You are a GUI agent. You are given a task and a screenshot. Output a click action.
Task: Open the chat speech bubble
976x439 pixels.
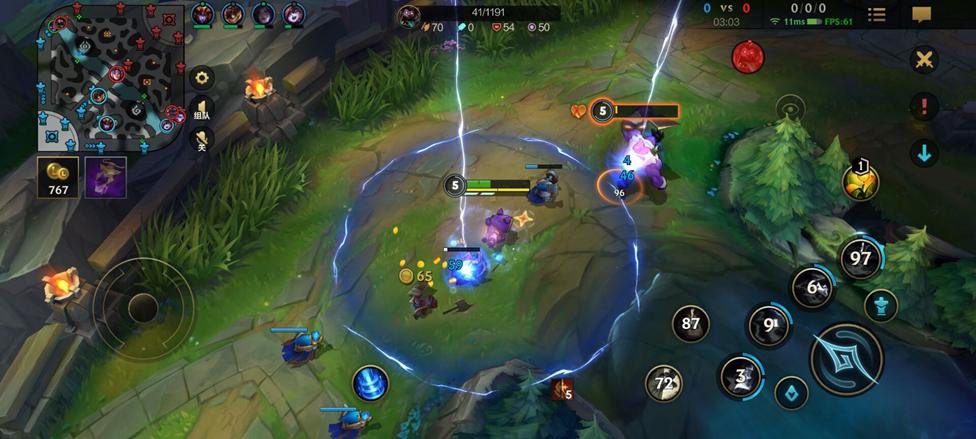pos(921,14)
